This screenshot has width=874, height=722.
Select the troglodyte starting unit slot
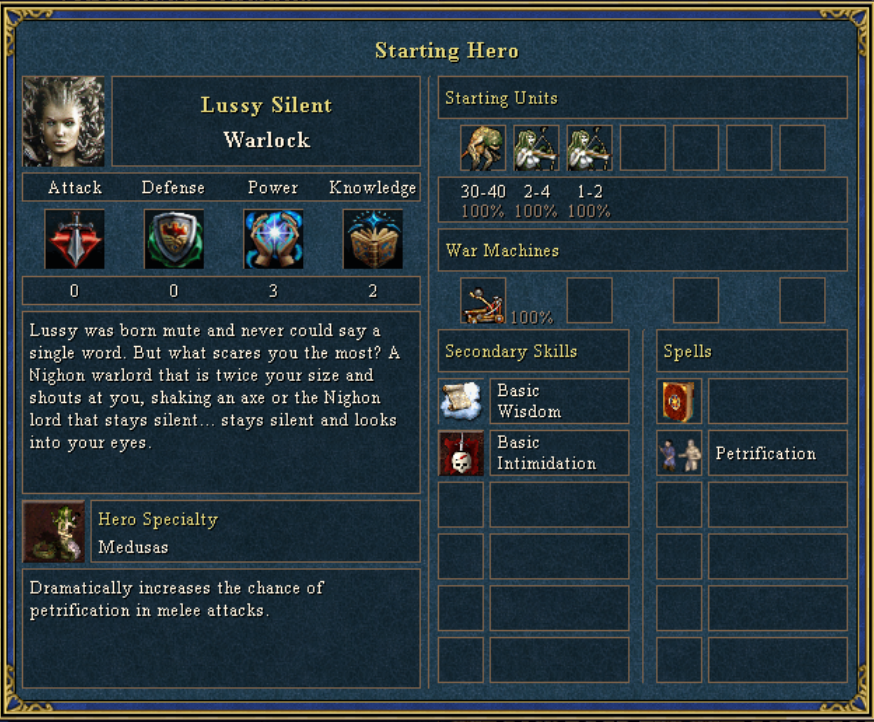483,148
